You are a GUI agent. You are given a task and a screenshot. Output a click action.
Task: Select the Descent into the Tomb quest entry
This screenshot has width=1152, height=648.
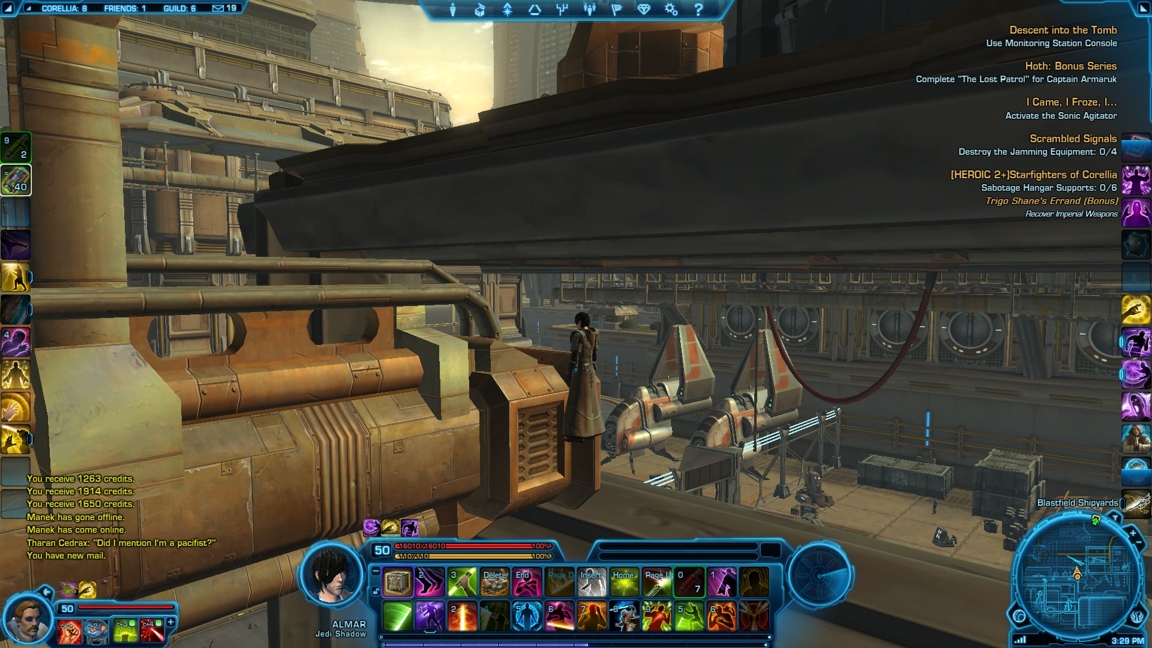pyautogui.click(x=1062, y=30)
